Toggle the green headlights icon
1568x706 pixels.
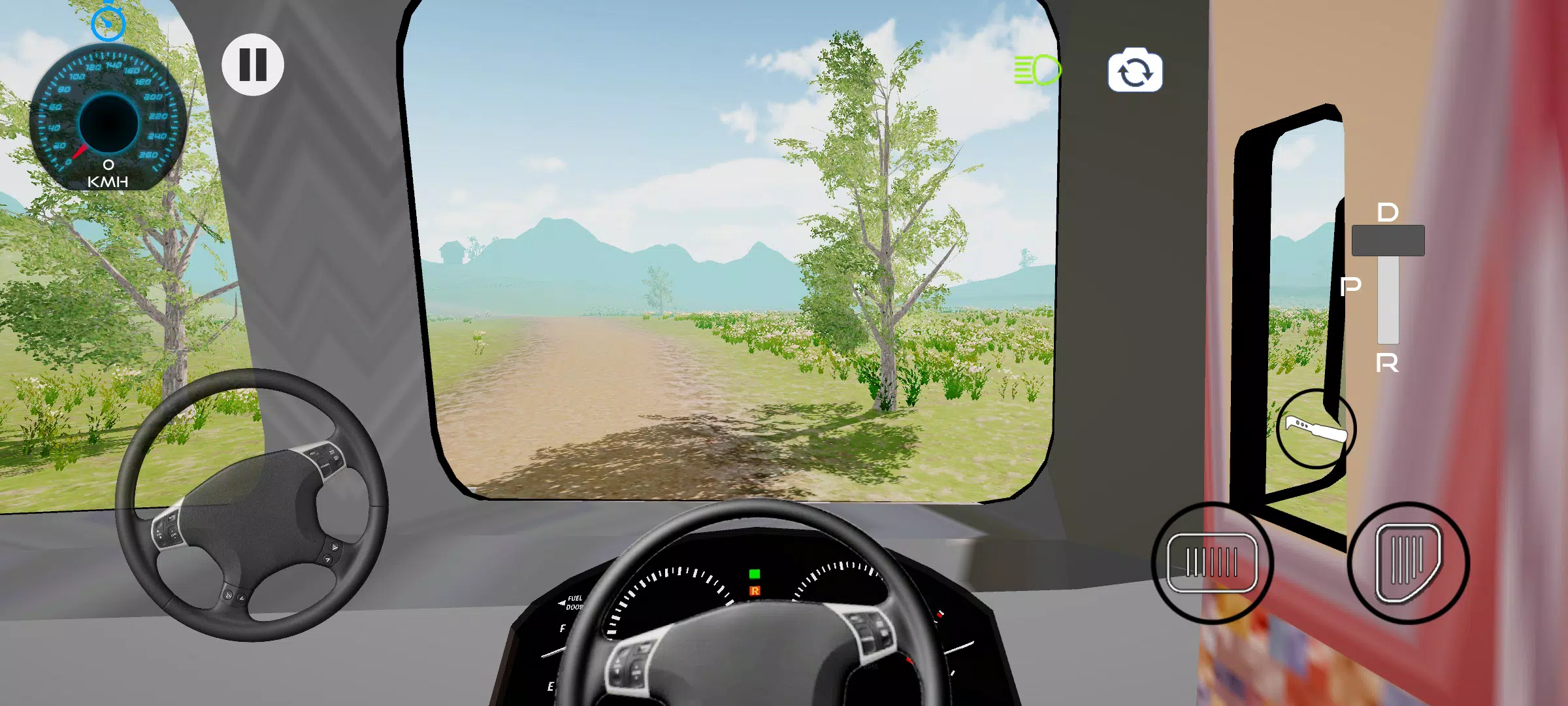pos(1037,70)
